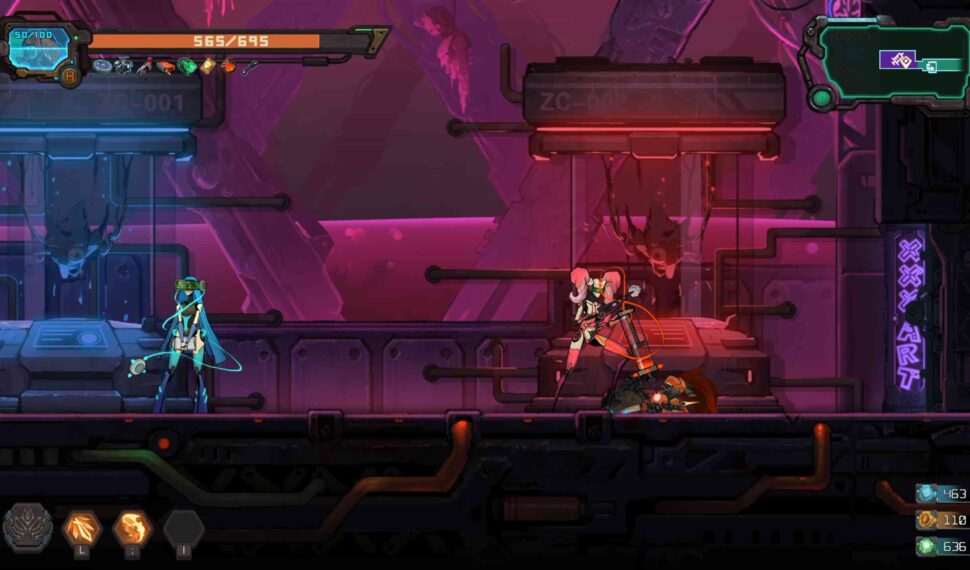Click the exit door marker on minimap
Image resolution: width=970 pixels, height=570 pixels.
[931, 67]
